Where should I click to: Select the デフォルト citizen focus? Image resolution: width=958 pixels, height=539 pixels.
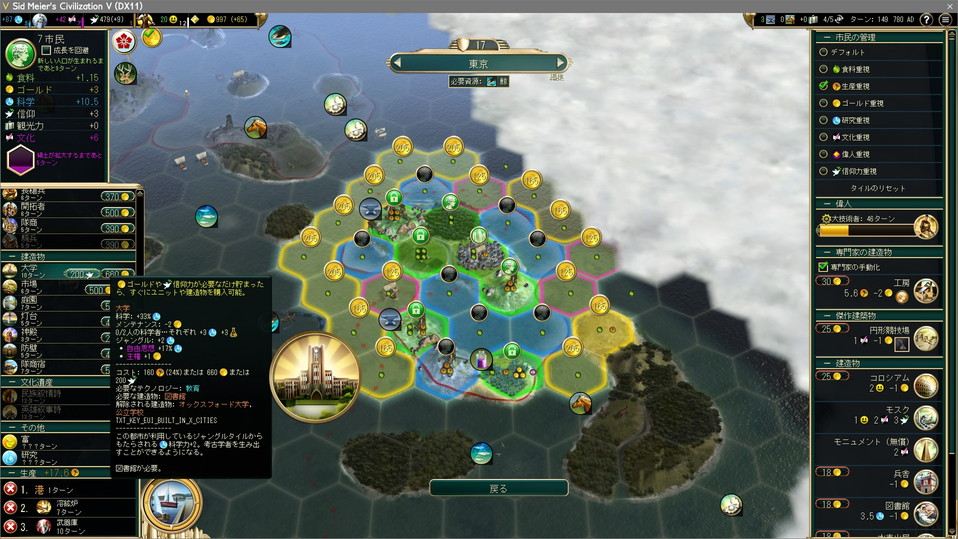[824, 52]
